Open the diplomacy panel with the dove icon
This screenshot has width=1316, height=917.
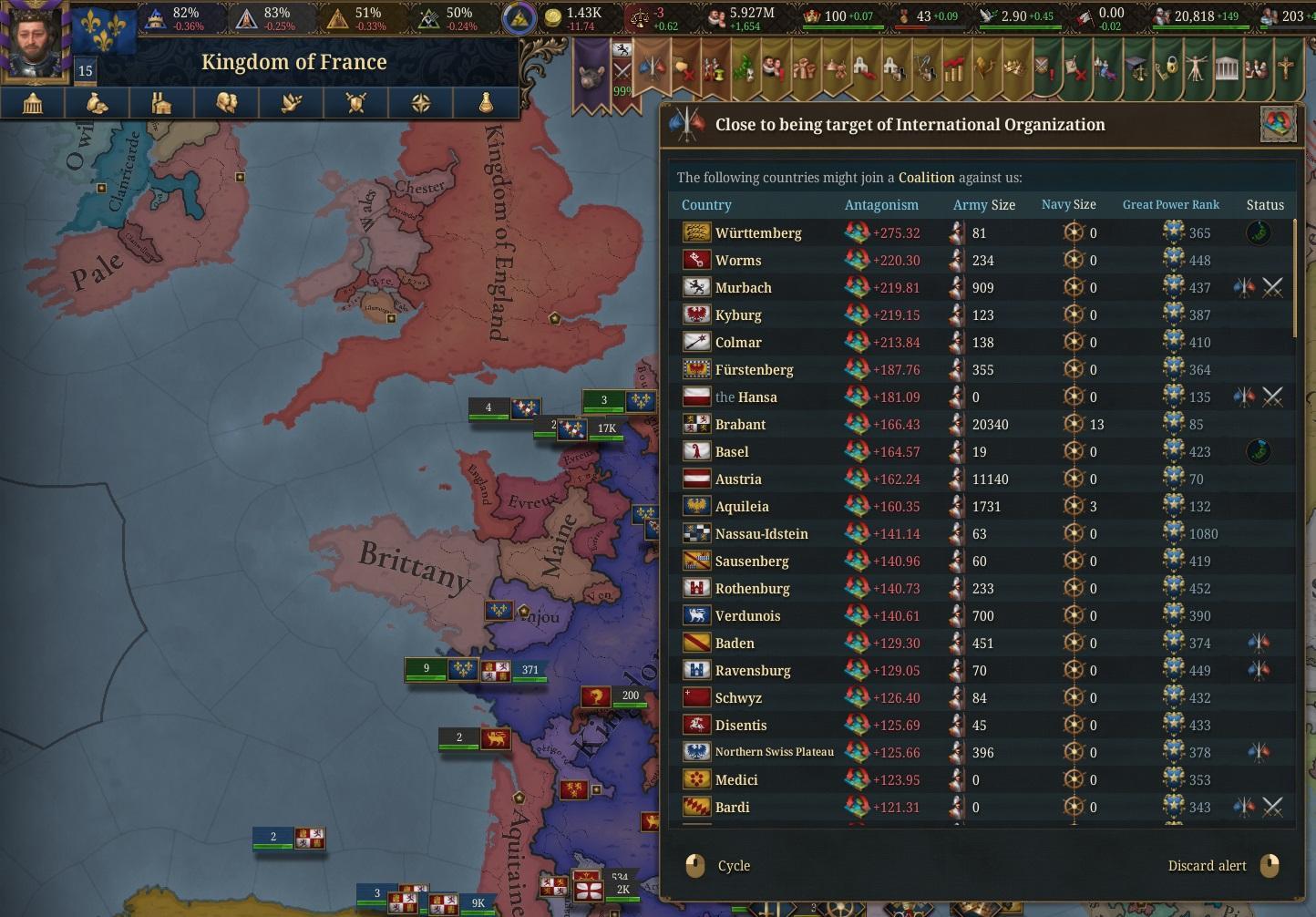(291, 103)
